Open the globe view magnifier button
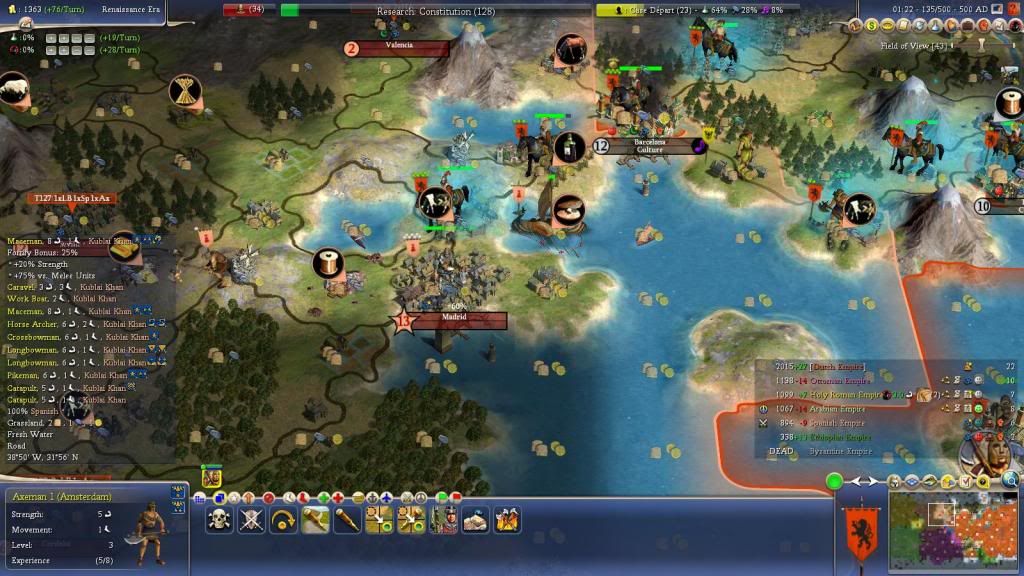Screen dimensions: 1024x576 coord(1010,481)
